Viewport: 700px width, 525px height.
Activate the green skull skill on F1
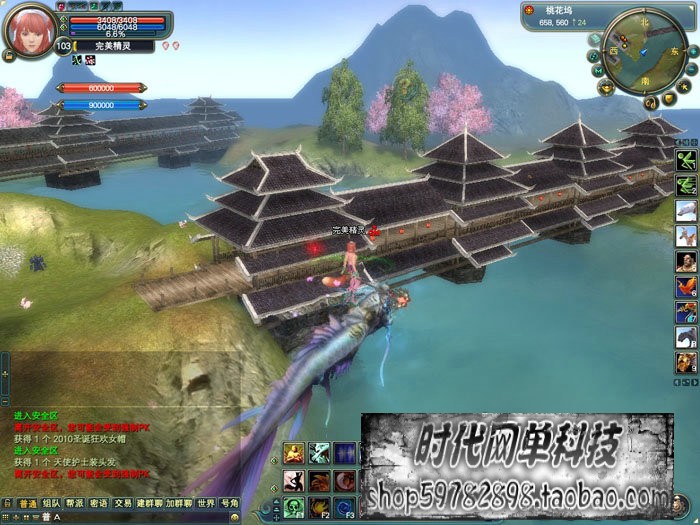[x=294, y=506]
